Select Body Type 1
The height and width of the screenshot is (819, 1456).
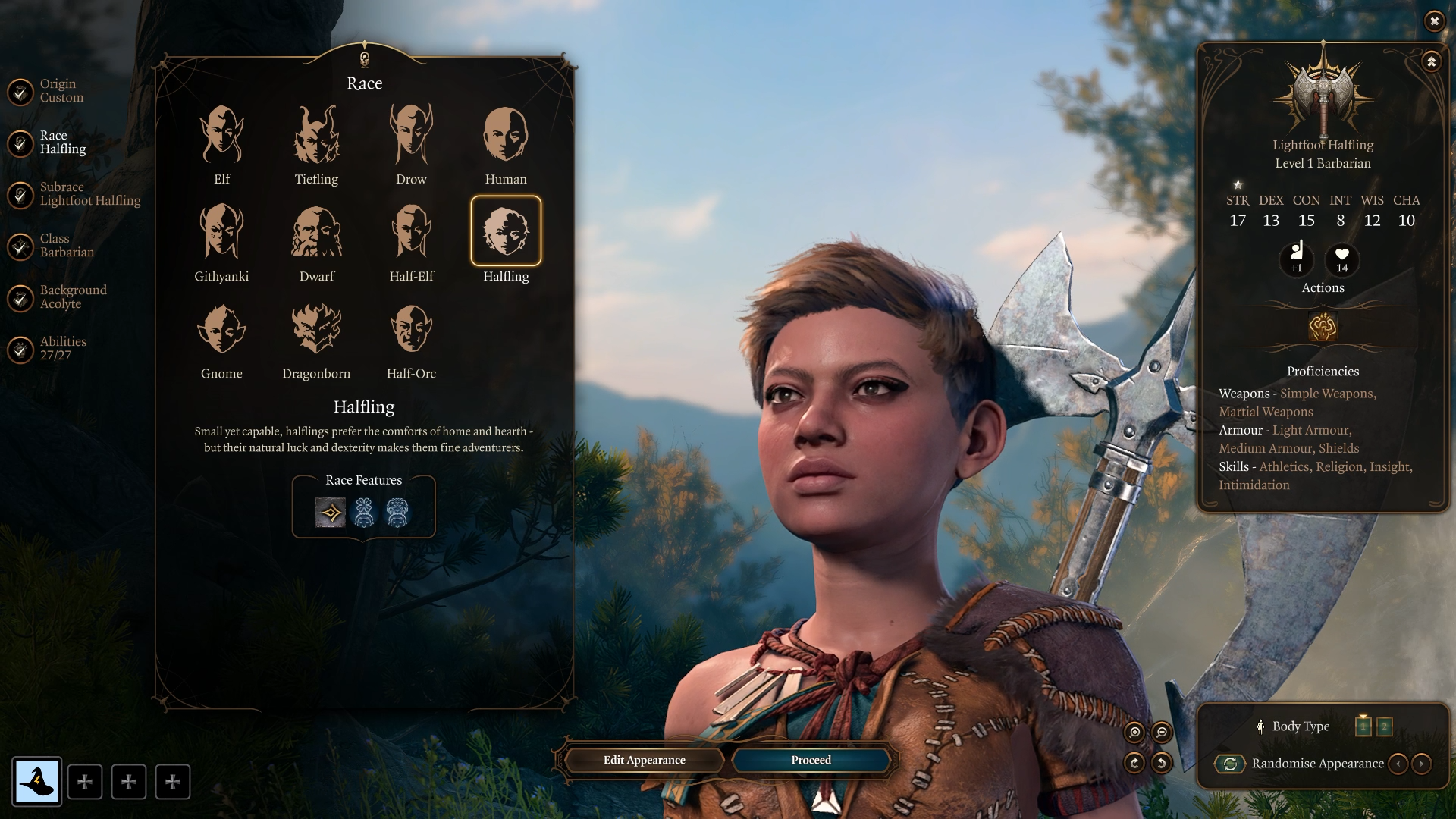[x=1363, y=726]
